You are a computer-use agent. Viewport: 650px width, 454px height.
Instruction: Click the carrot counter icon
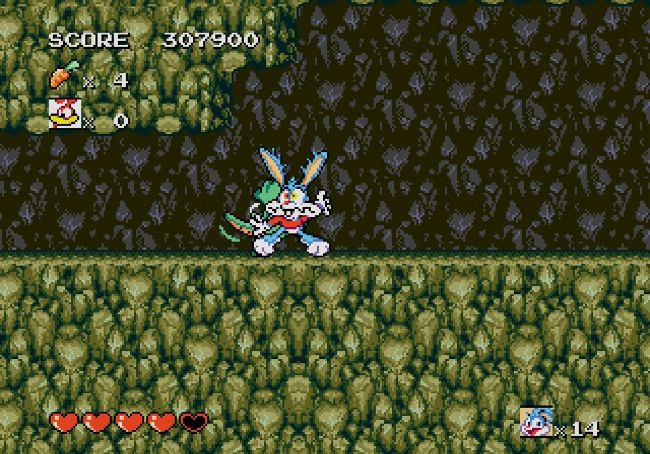click(x=63, y=78)
